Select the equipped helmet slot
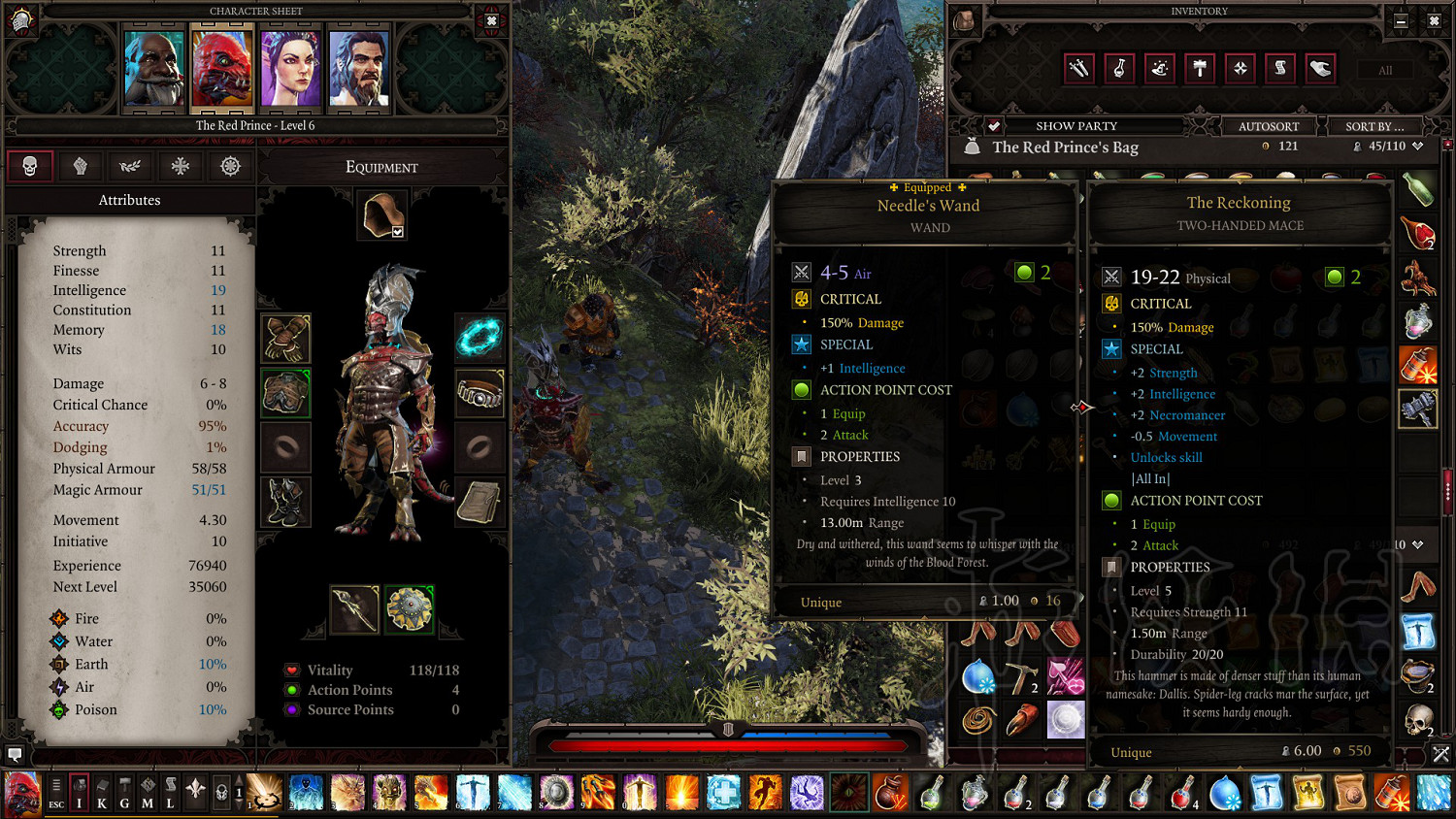The image size is (1456, 819). (x=382, y=214)
